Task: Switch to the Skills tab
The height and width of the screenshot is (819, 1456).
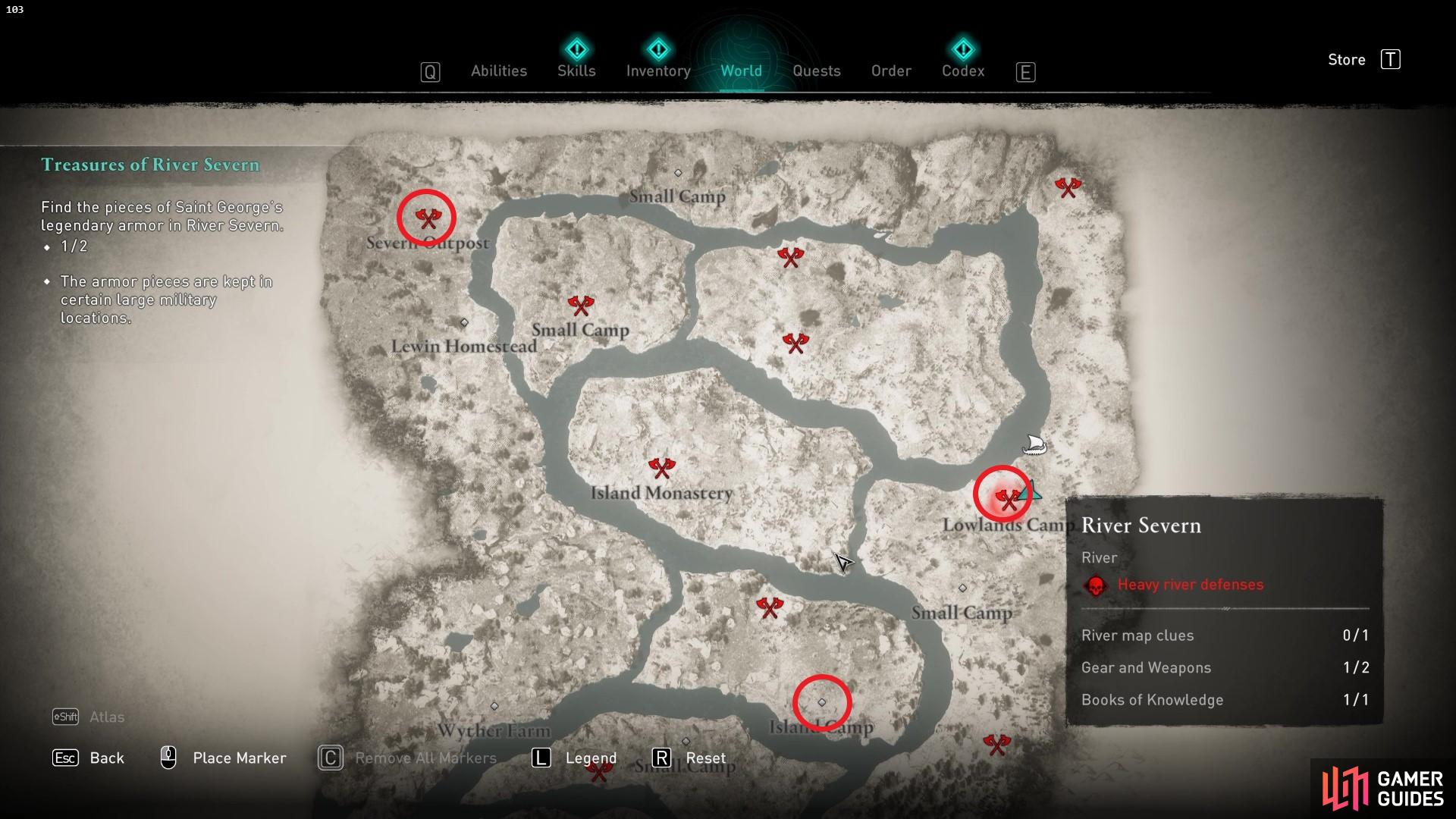Action: [576, 71]
